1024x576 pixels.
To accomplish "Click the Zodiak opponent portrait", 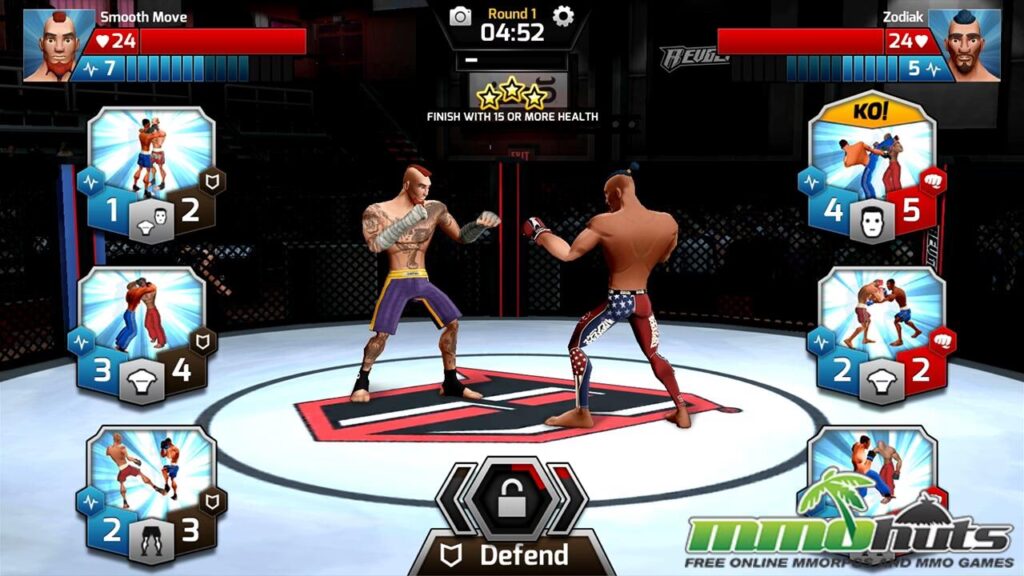I will point(964,45).
